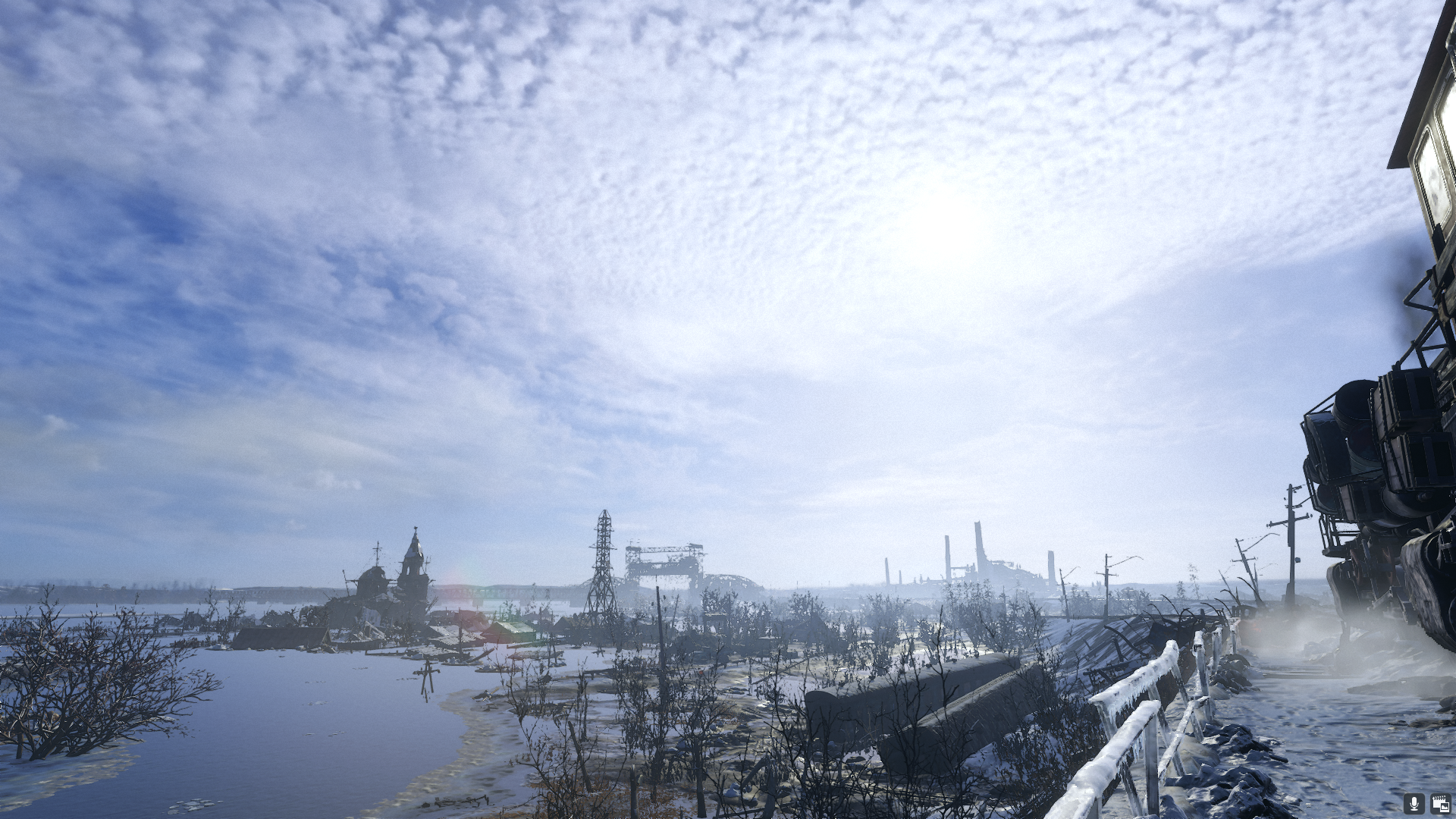The height and width of the screenshot is (819, 1456).
Task: Open the video and screenshot capture gallery
Action: [x=1439, y=804]
